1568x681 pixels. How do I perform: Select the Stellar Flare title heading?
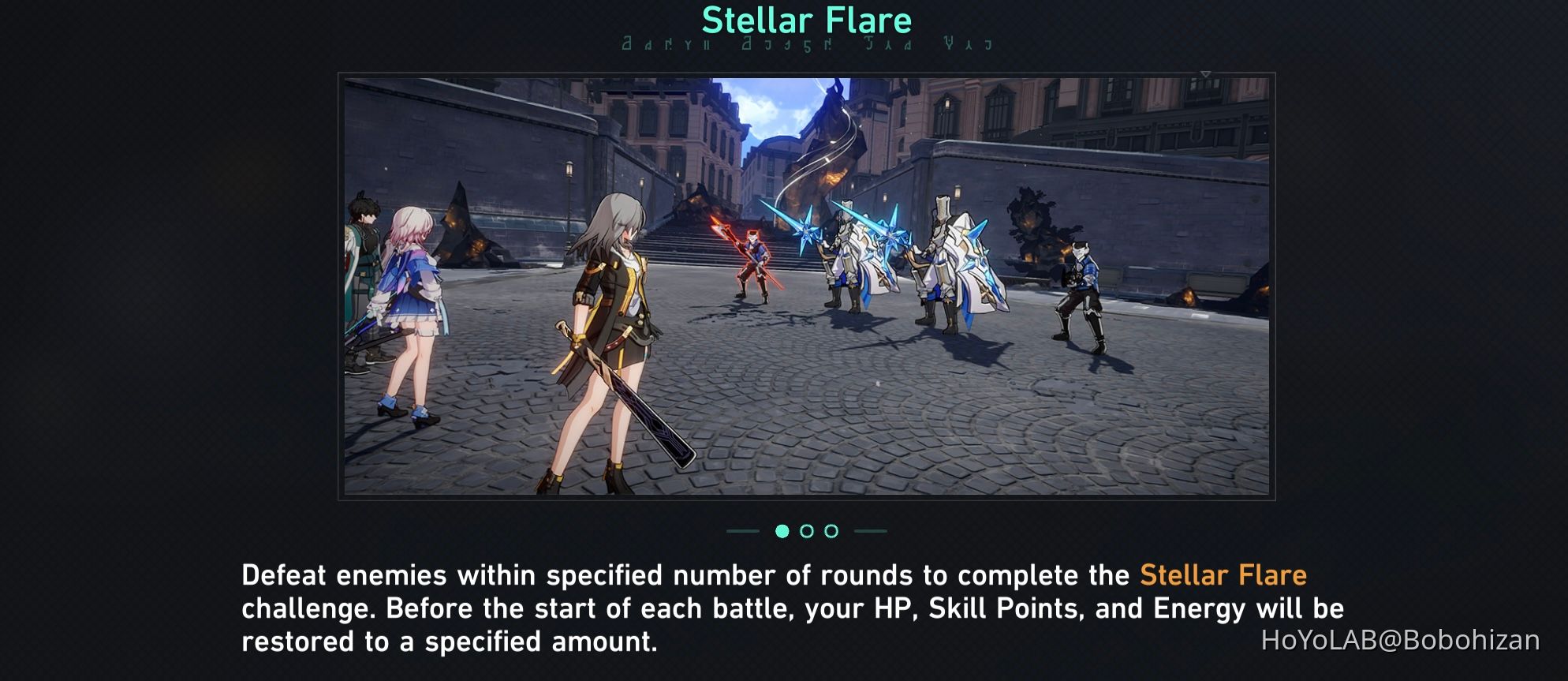click(805, 21)
